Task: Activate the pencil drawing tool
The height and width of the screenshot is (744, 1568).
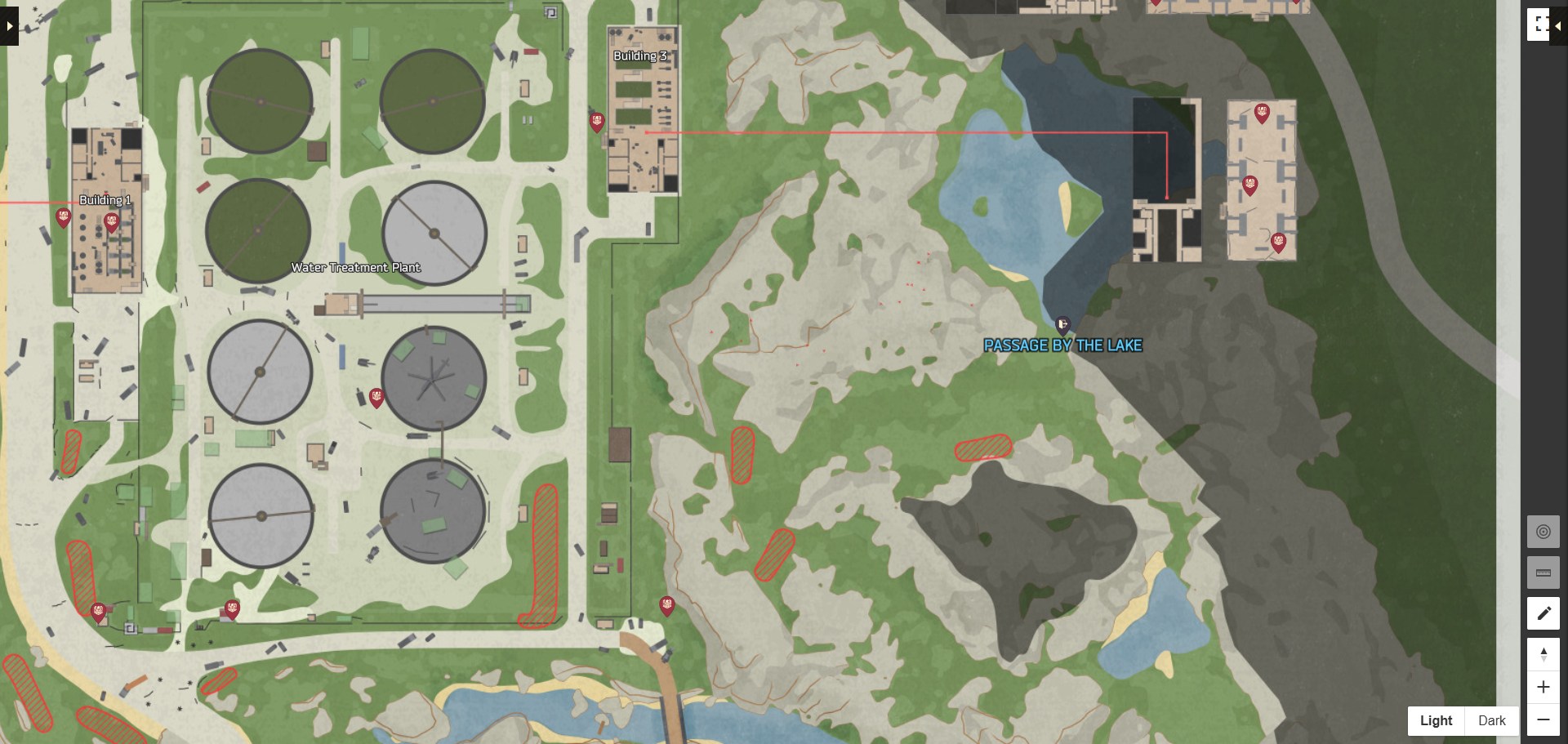Action: pyautogui.click(x=1543, y=613)
